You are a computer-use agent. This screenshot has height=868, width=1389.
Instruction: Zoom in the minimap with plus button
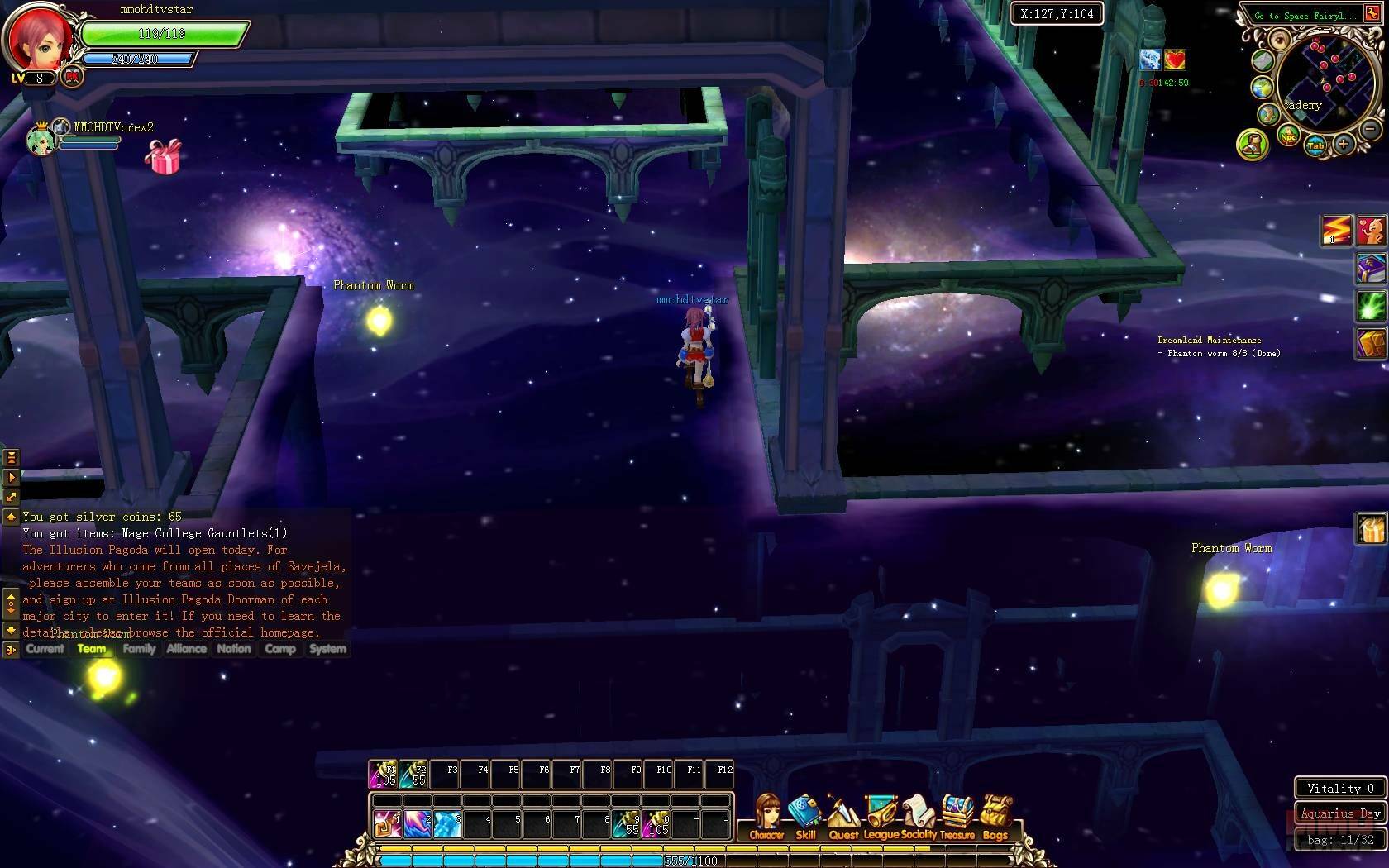point(1344,145)
